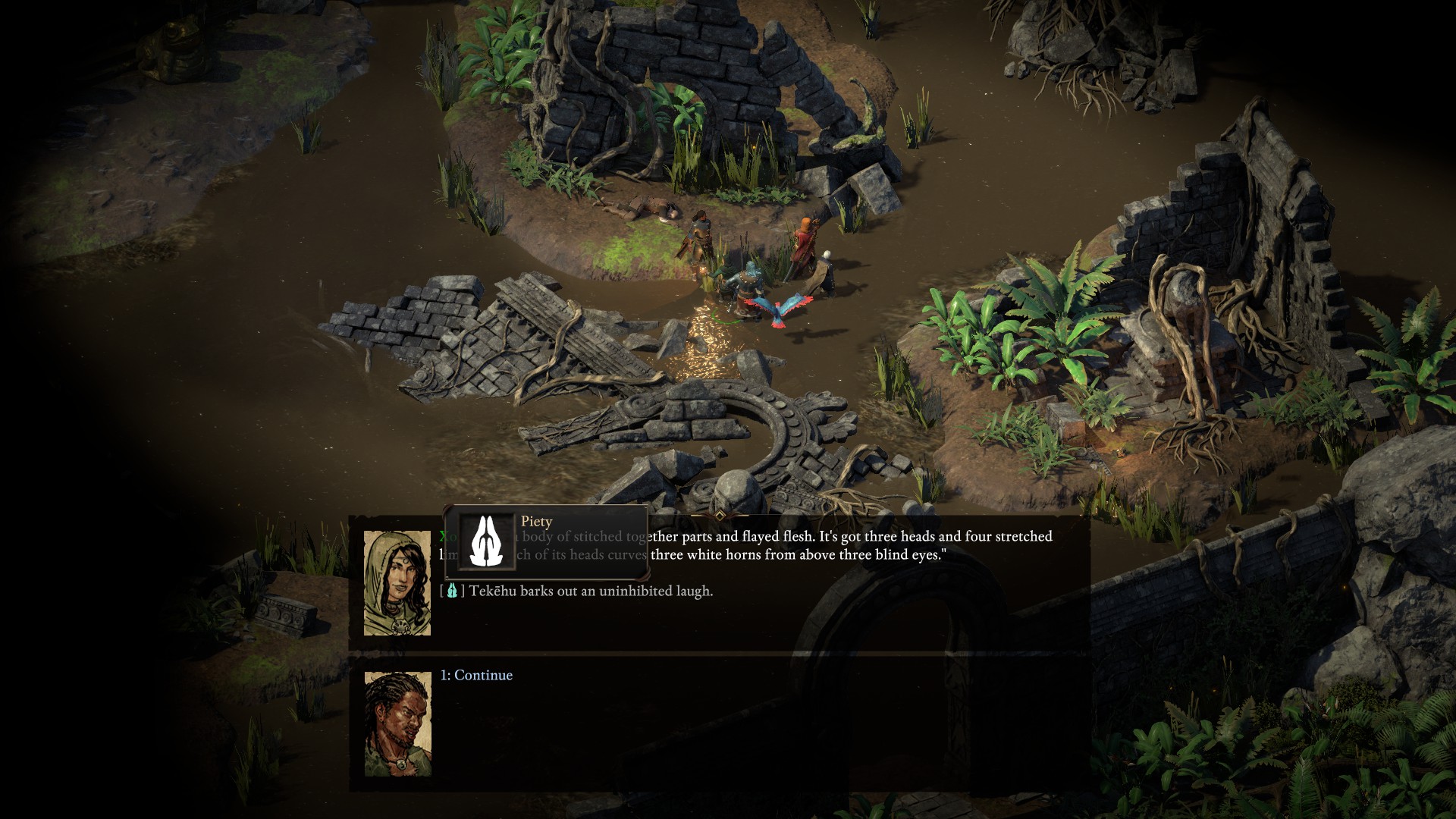The width and height of the screenshot is (1456, 819).
Task: Click Xoti's hooded speaker portrait
Action: (x=397, y=582)
